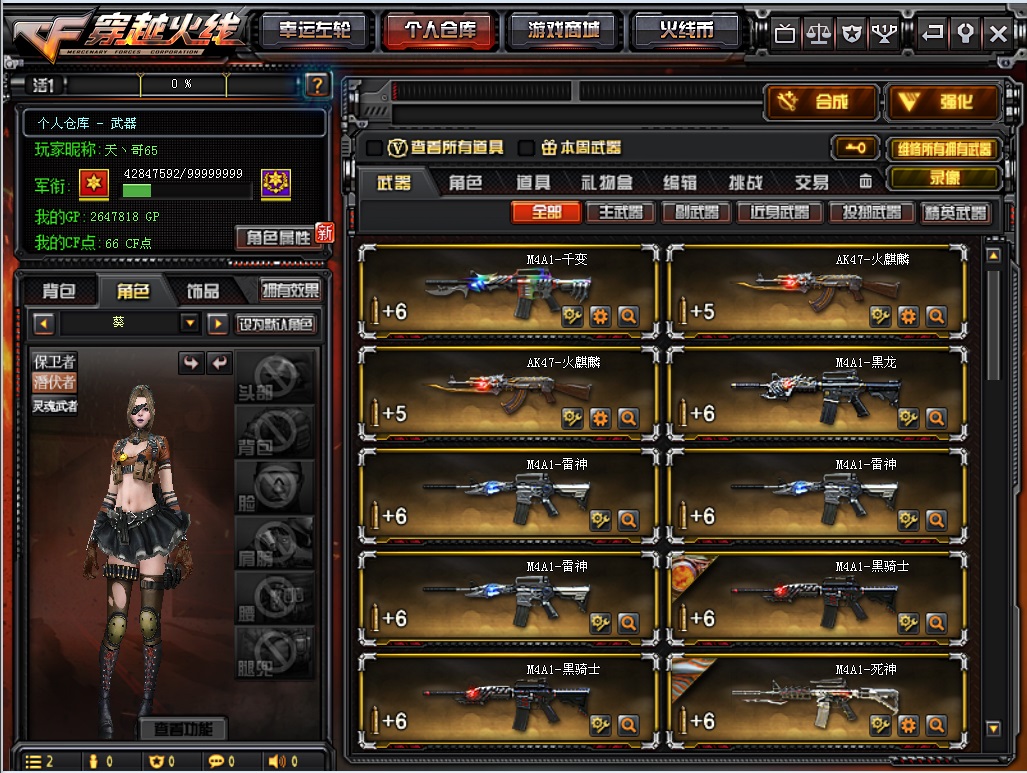Open the 录像 recordings button
The height and width of the screenshot is (773, 1027).
click(x=944, y=178)
